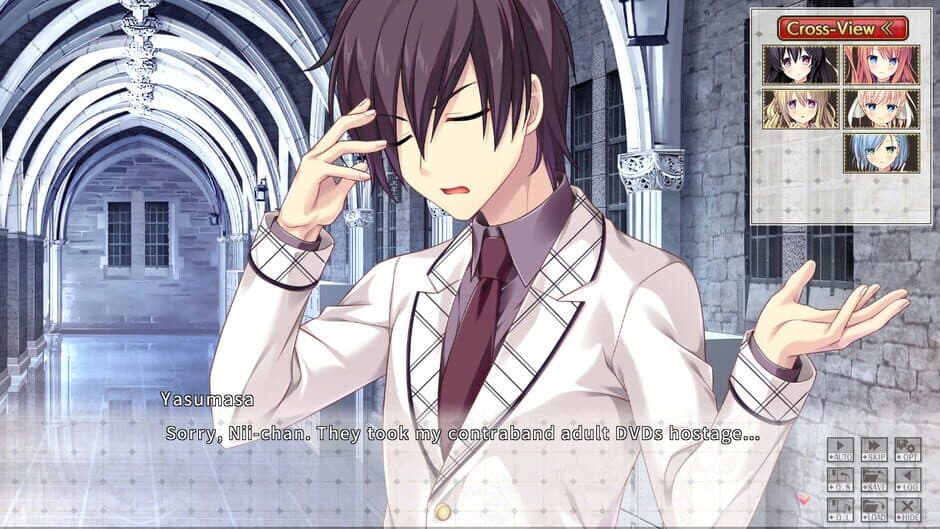Screen dimensions: 940x529
Task: Open the SAVE menu
Action: click(875, 480)
